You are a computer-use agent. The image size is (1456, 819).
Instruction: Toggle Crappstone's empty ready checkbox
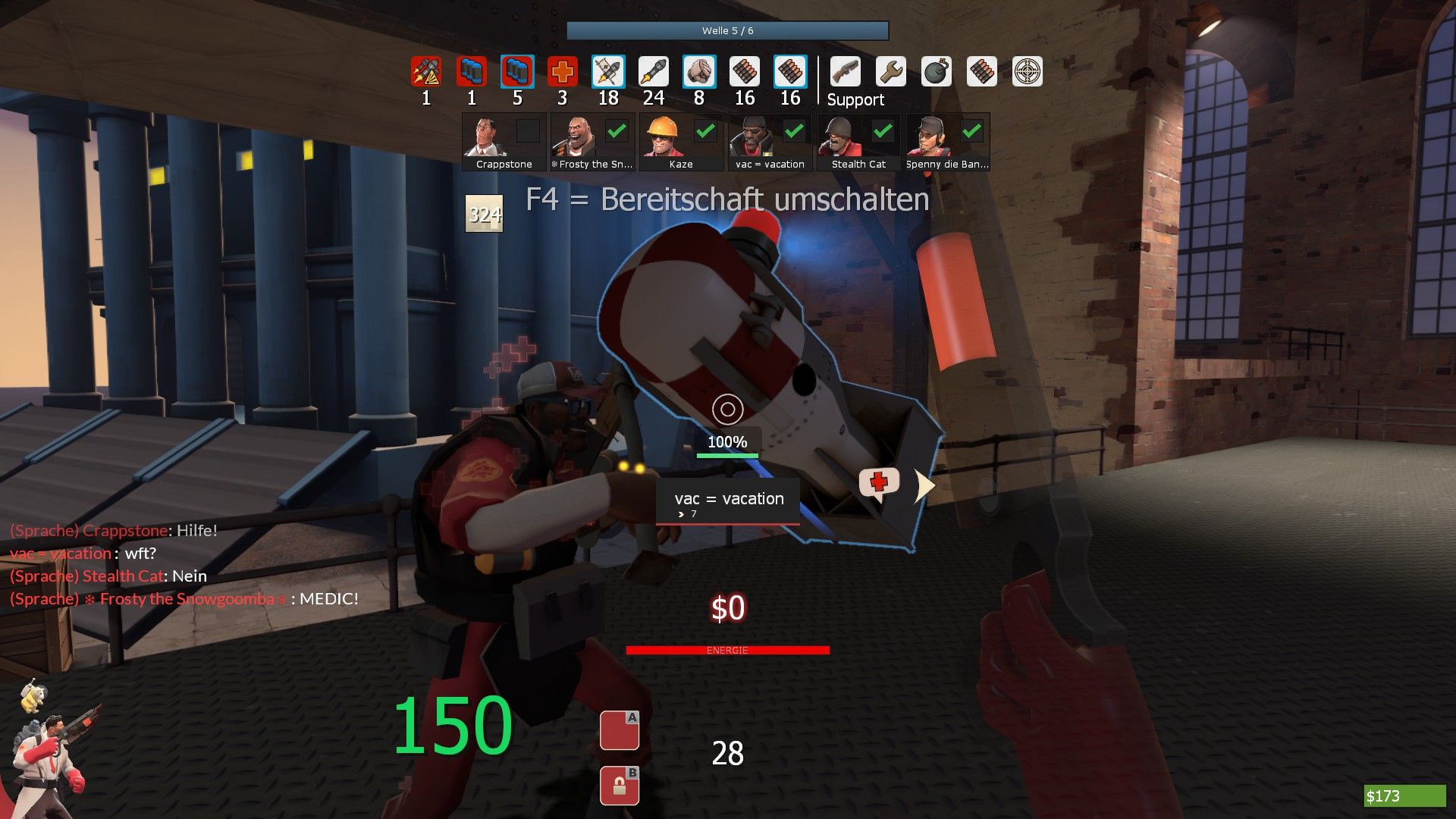pos(528,131)
